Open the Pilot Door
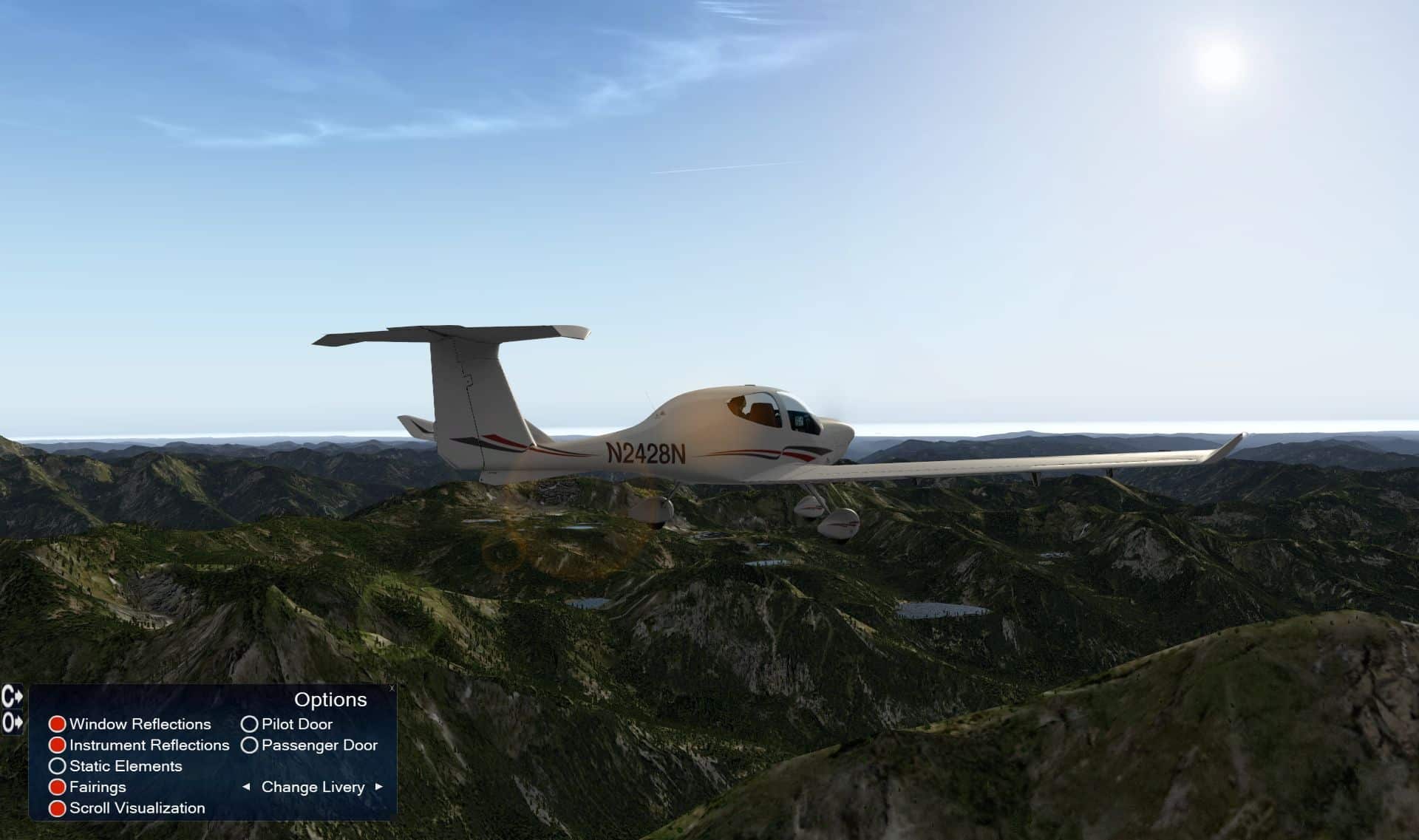1419x840 pixels. 250,724
